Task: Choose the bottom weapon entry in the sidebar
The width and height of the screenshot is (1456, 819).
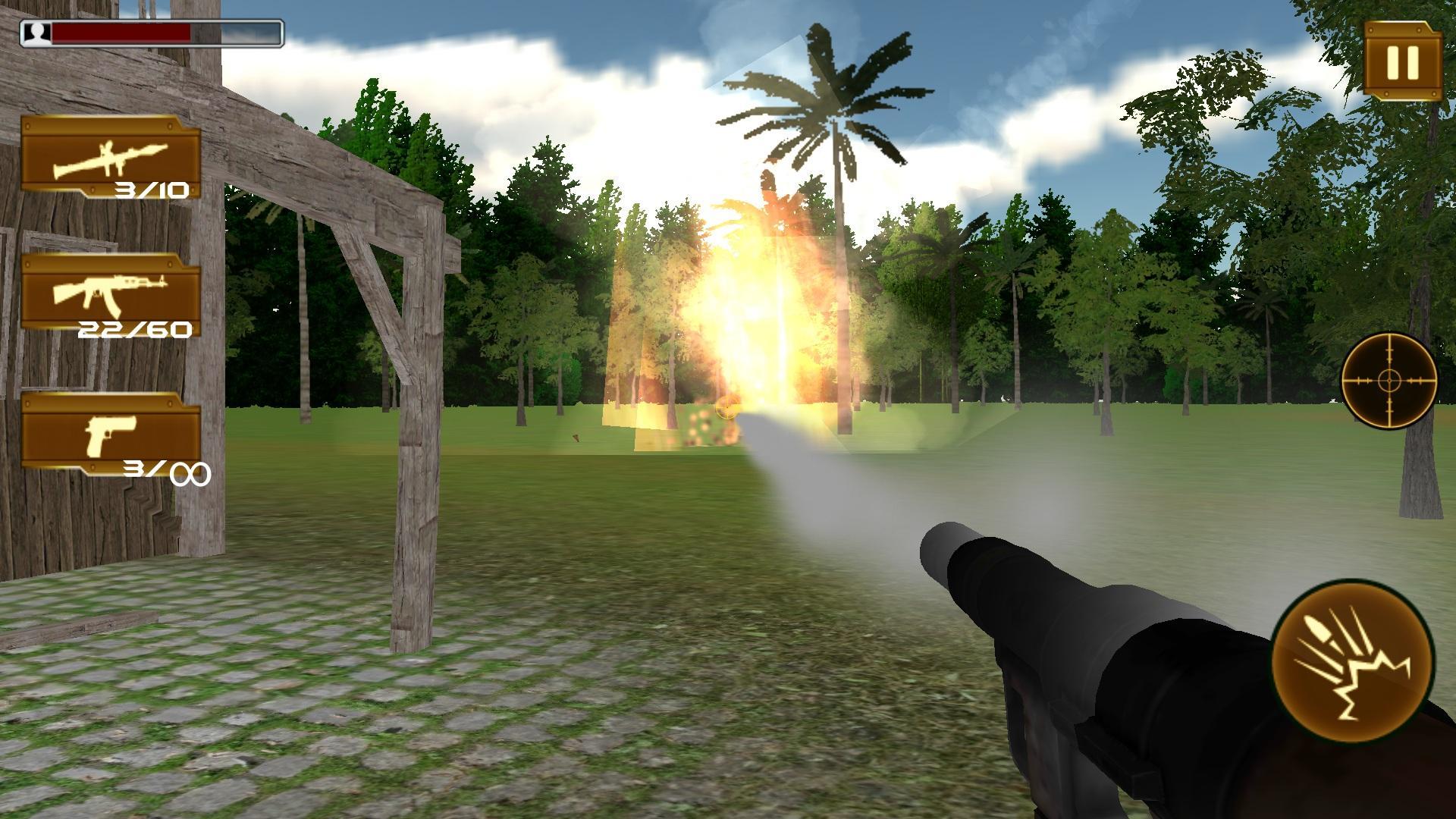Action: pyautogui.click(x=112, y=432)
